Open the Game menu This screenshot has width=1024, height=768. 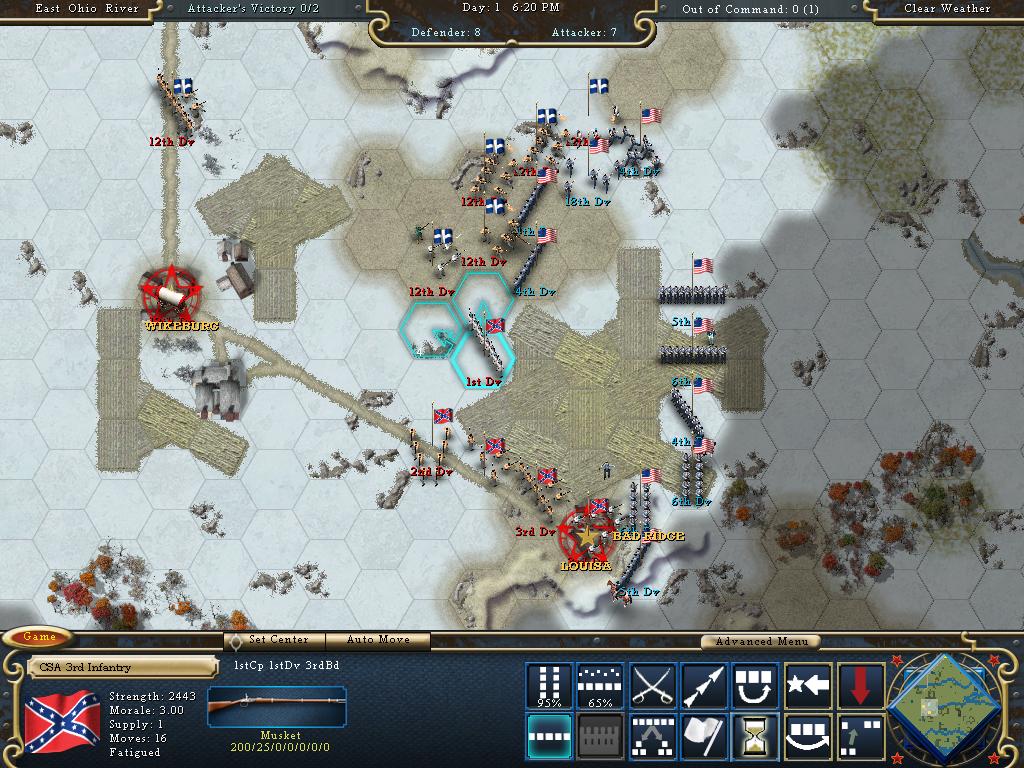(40, 637)
